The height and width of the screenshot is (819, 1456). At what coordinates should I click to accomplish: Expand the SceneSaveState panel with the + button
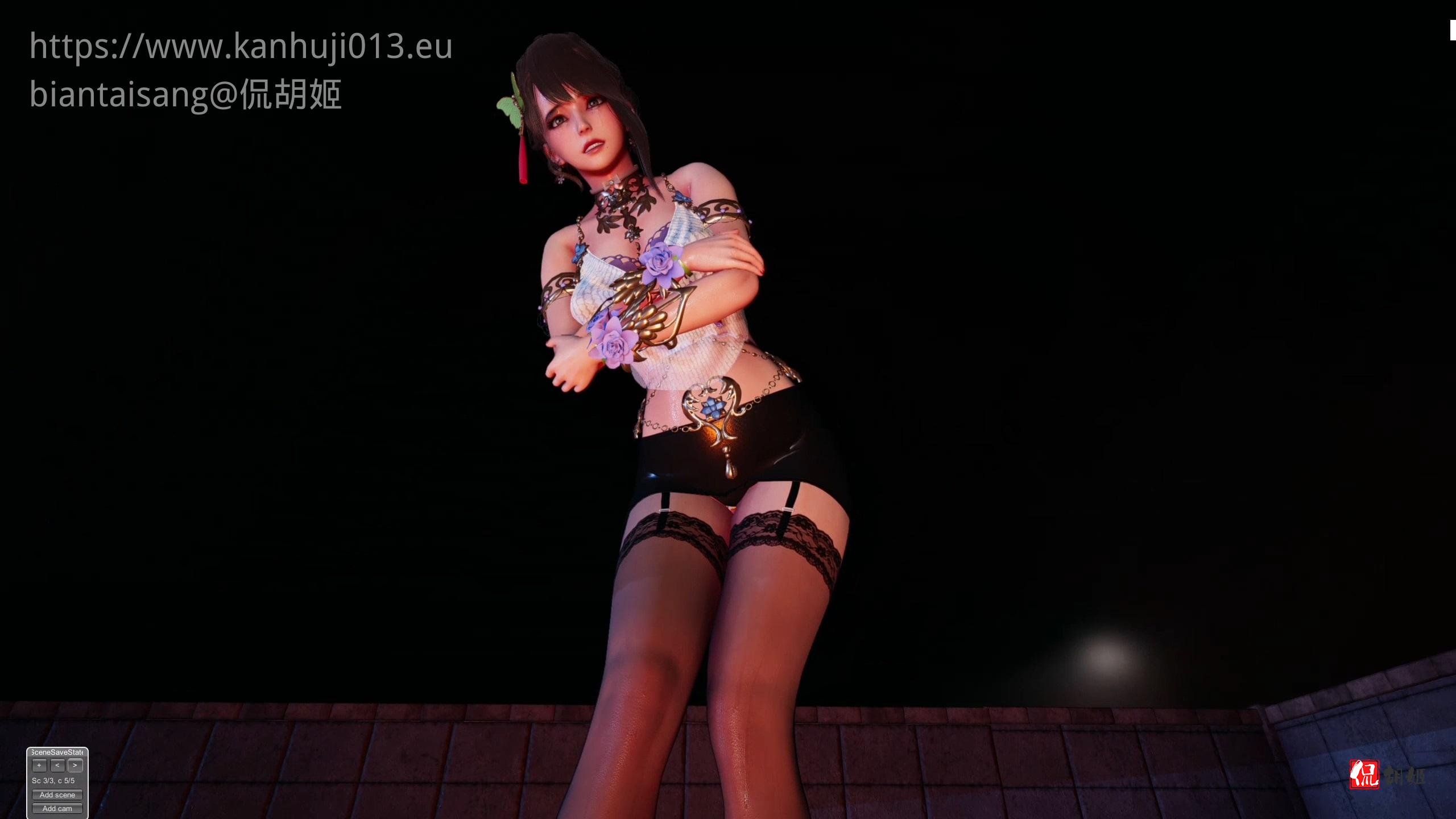[x=39, y=766]
